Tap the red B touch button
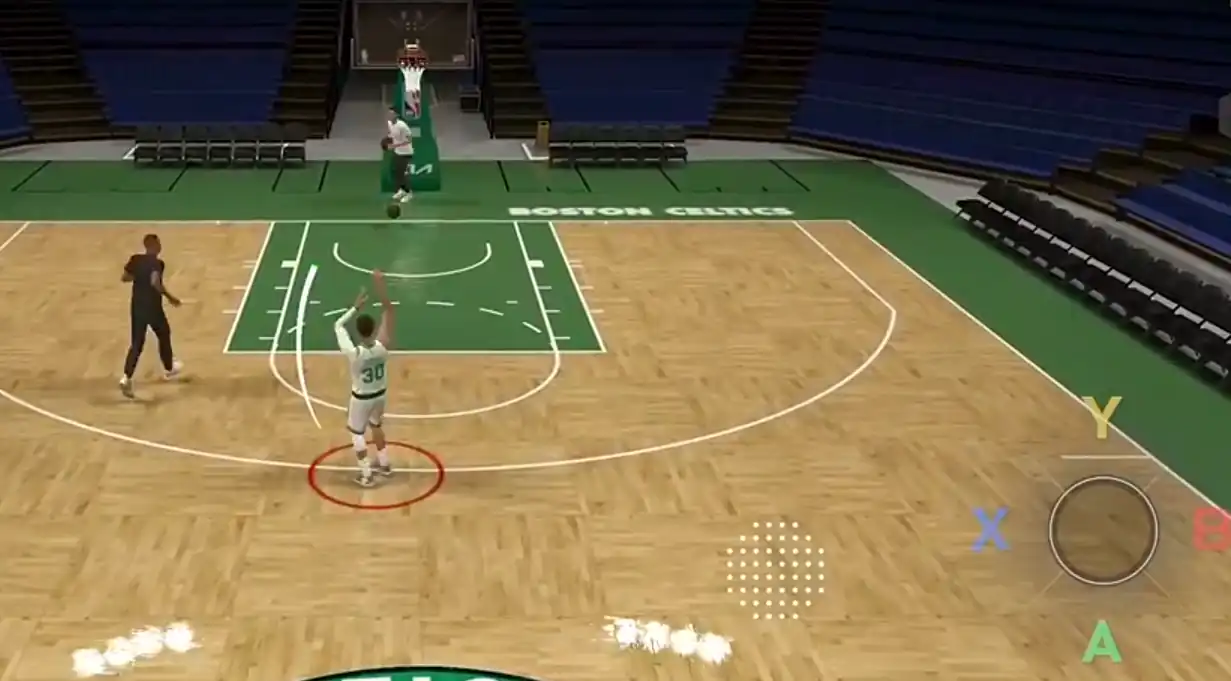 pyautogui.click(x=1212, y=530)
